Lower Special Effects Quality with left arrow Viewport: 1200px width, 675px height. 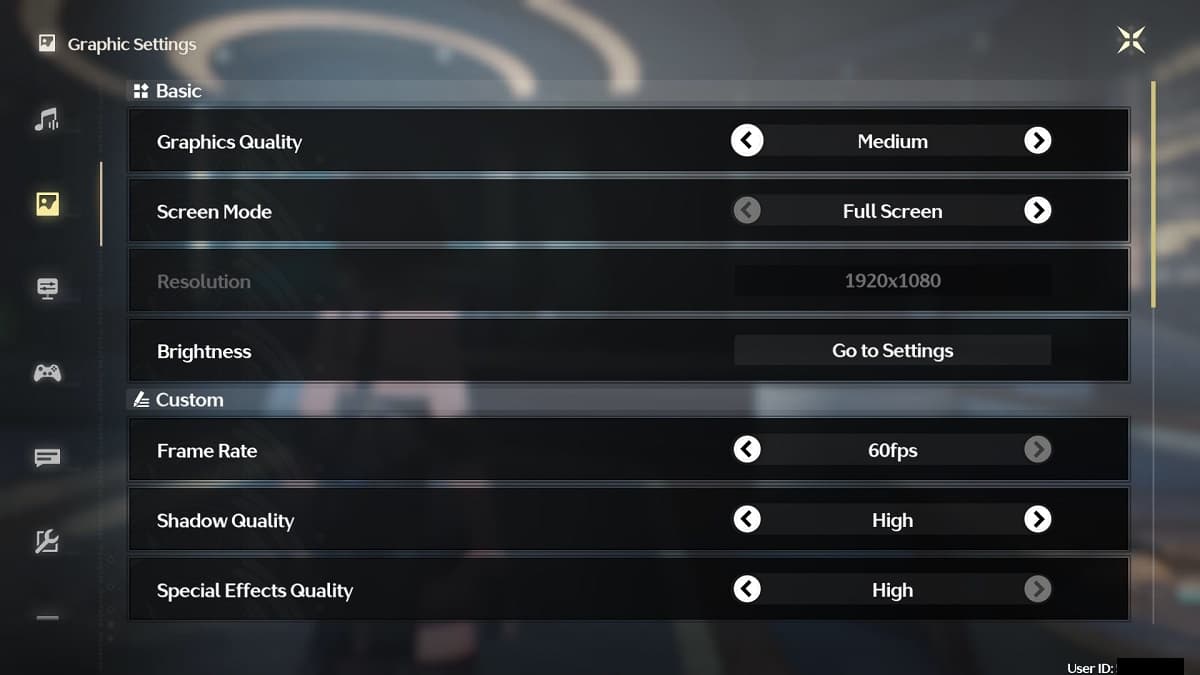pos(747,590)
